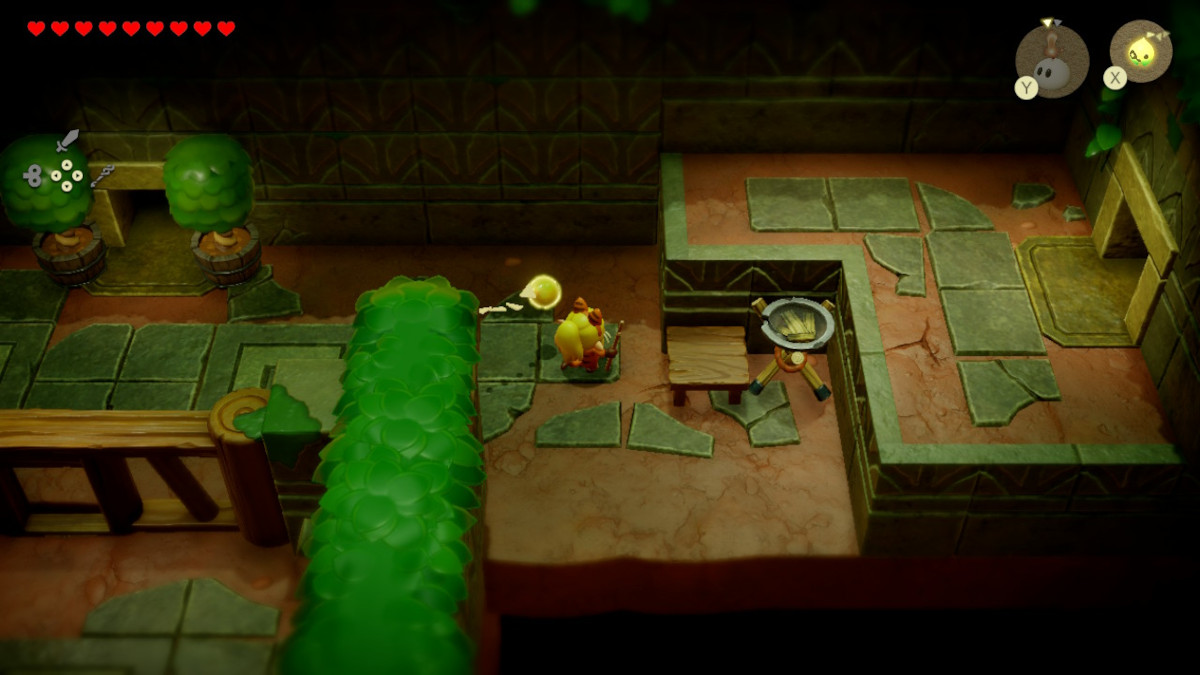Select the bomb echo item slot
The width and height of the screenshot is (1200, 675).
pyautogui.click(x=1051, y=61)
